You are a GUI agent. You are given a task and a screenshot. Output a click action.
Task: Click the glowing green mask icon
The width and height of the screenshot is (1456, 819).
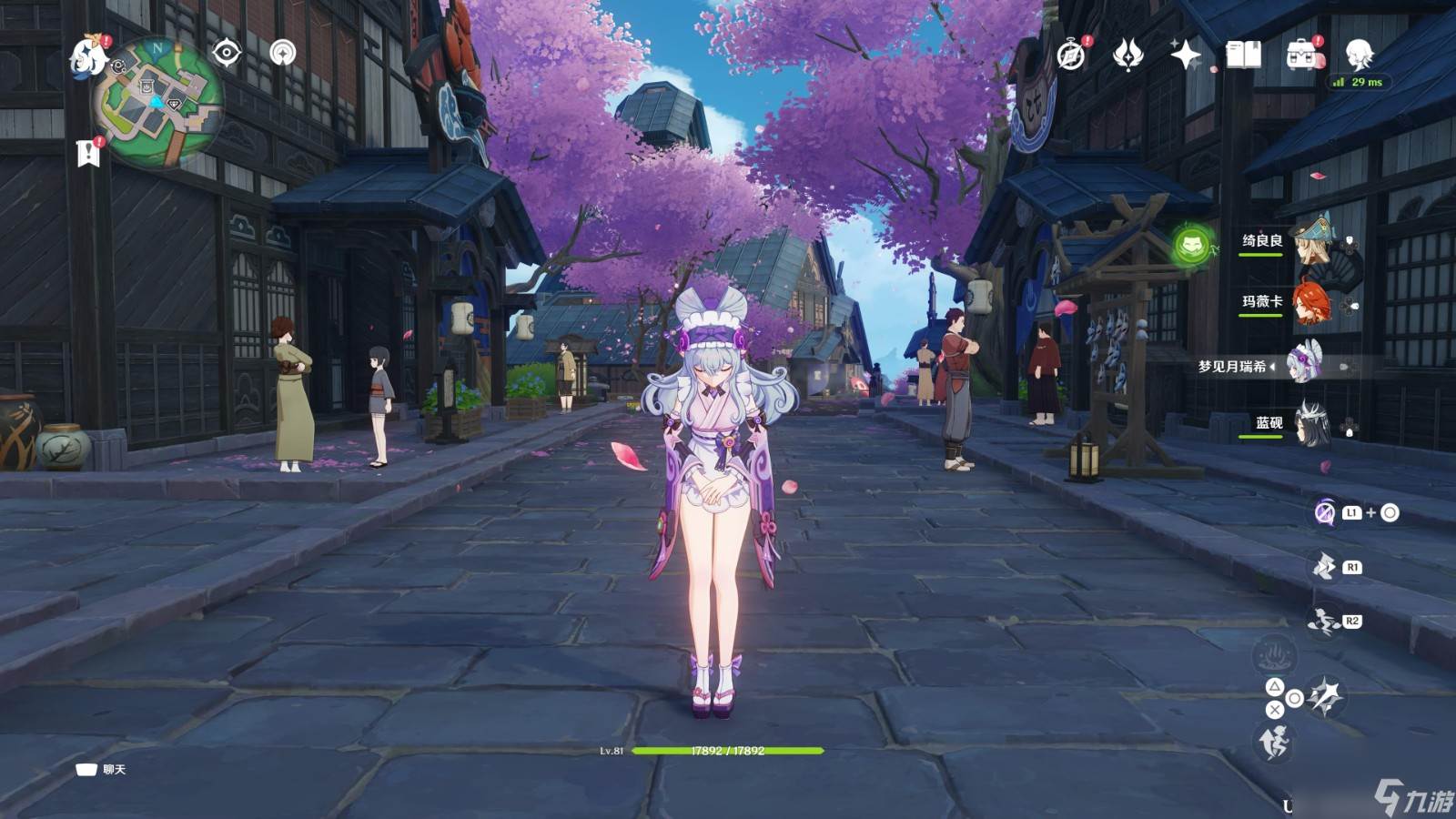tap(1192, 245)
